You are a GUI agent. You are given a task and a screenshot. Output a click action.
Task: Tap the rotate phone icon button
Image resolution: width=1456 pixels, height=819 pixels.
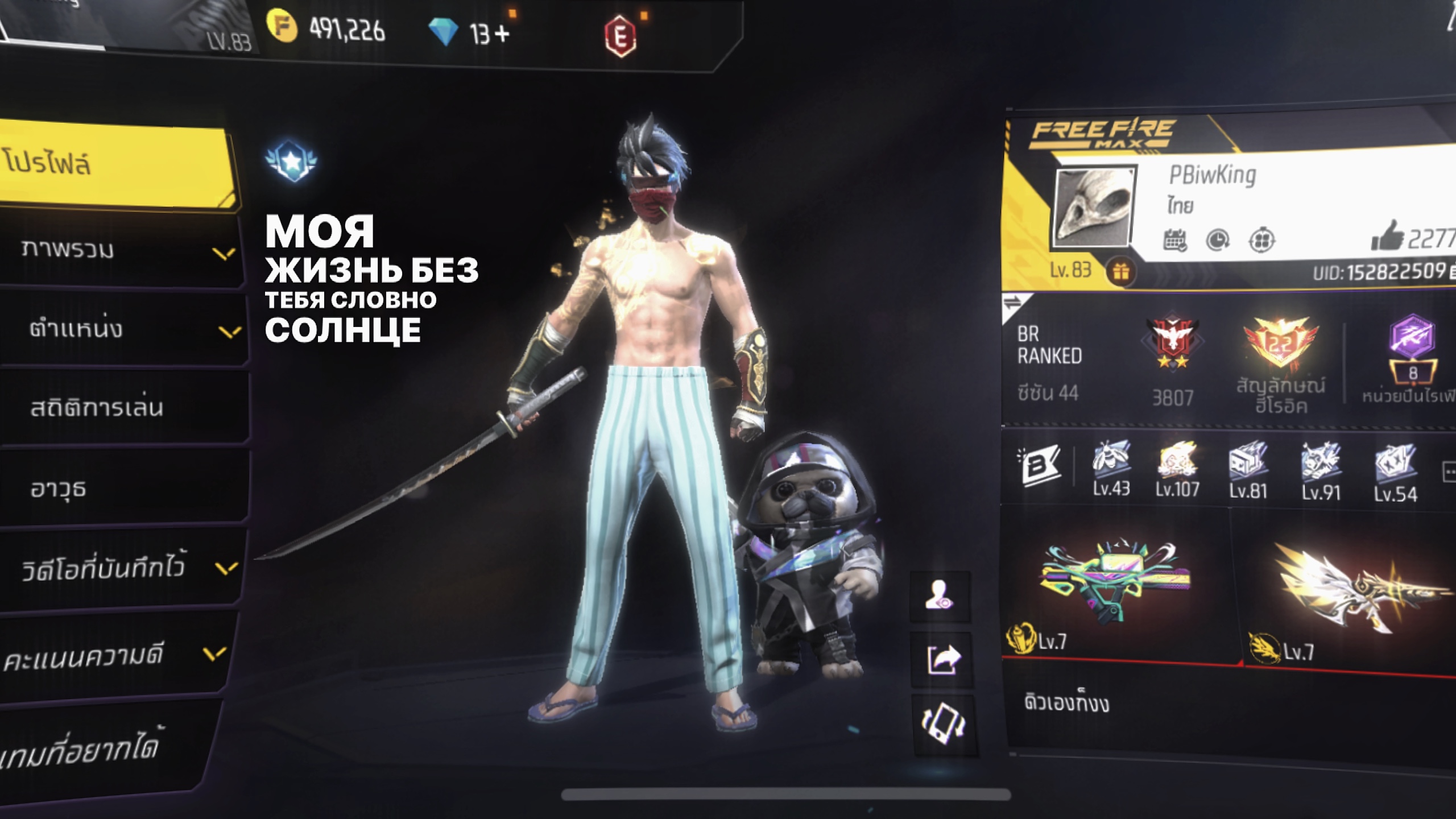[943, 723]
